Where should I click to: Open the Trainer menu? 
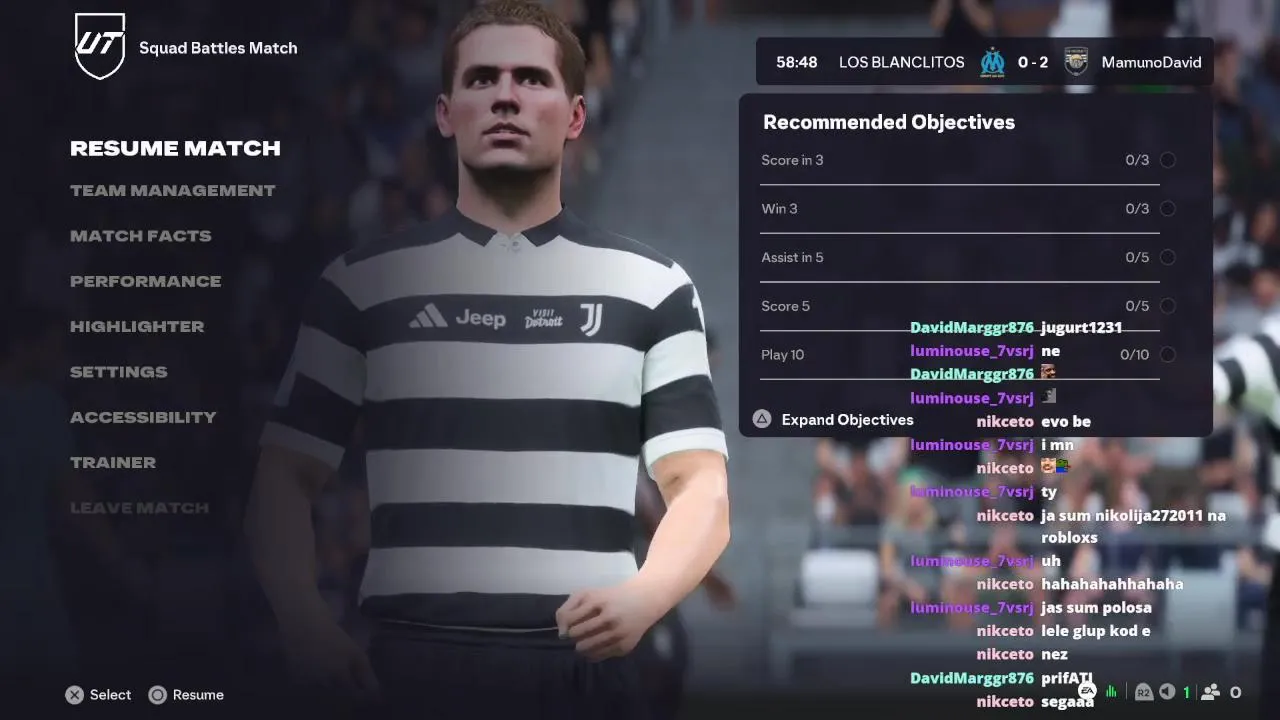tap(112, 463)
